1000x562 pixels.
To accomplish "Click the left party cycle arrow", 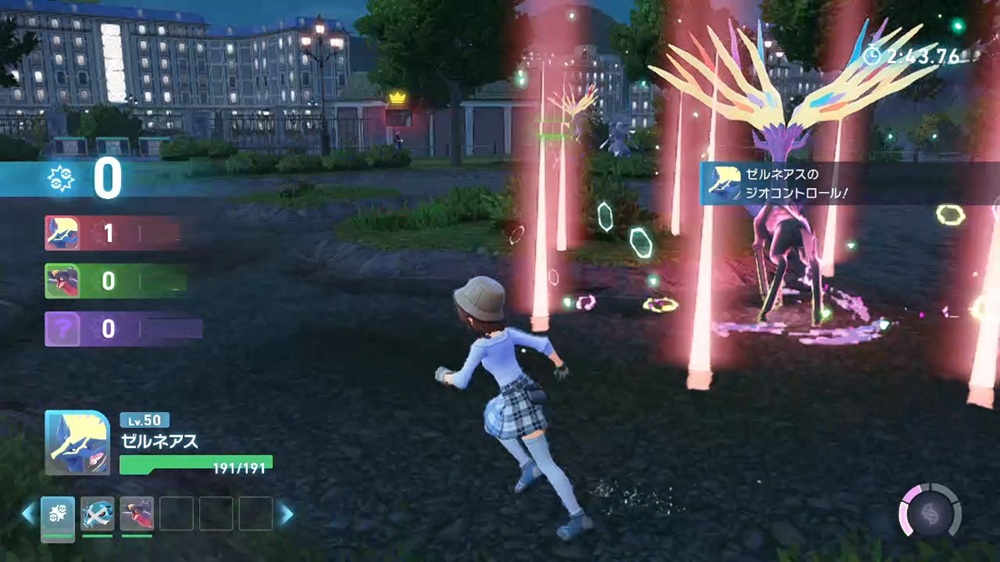I will point(28,514).
